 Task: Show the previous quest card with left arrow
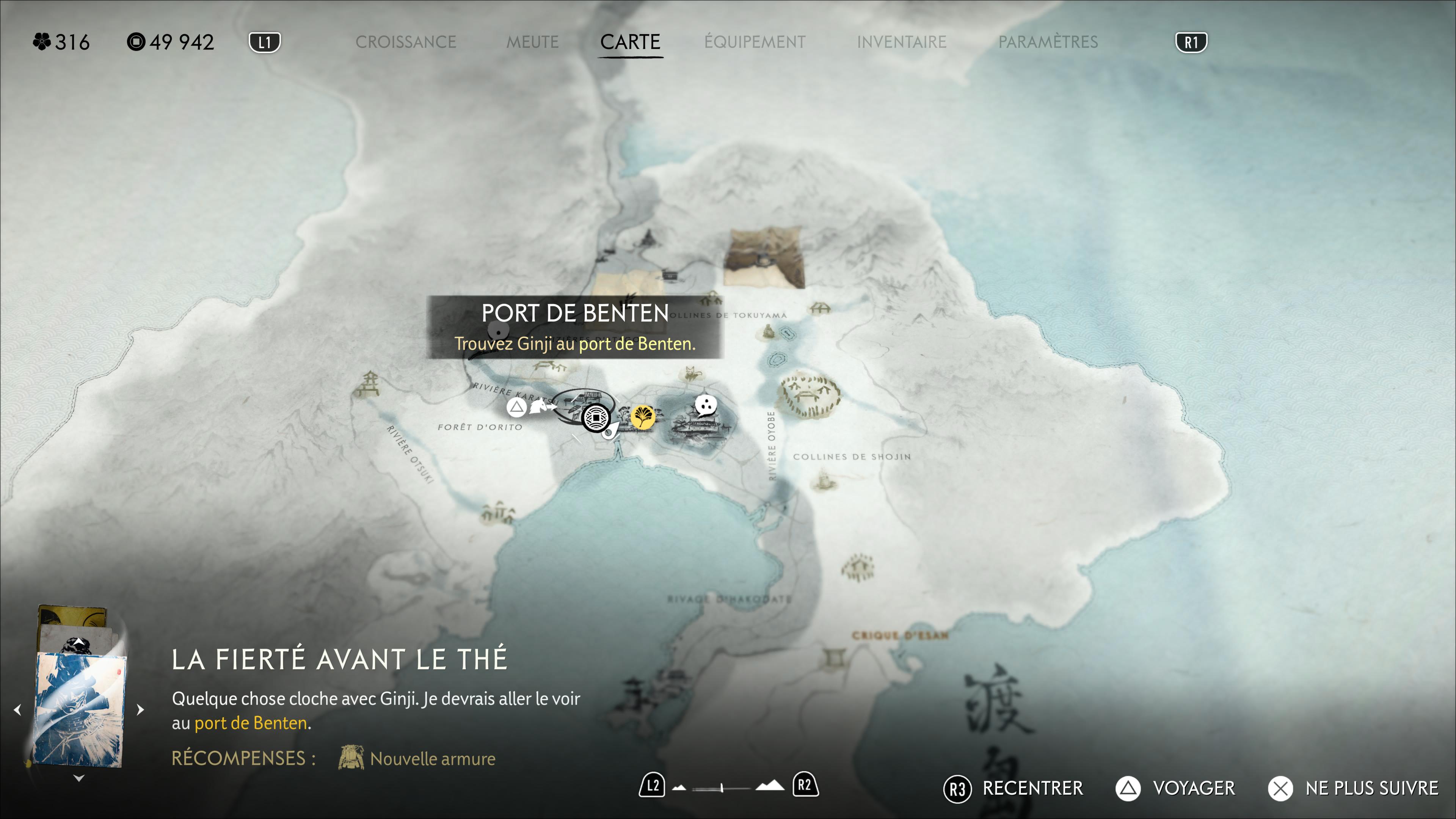pyautogui.click(x=18, y=710)
